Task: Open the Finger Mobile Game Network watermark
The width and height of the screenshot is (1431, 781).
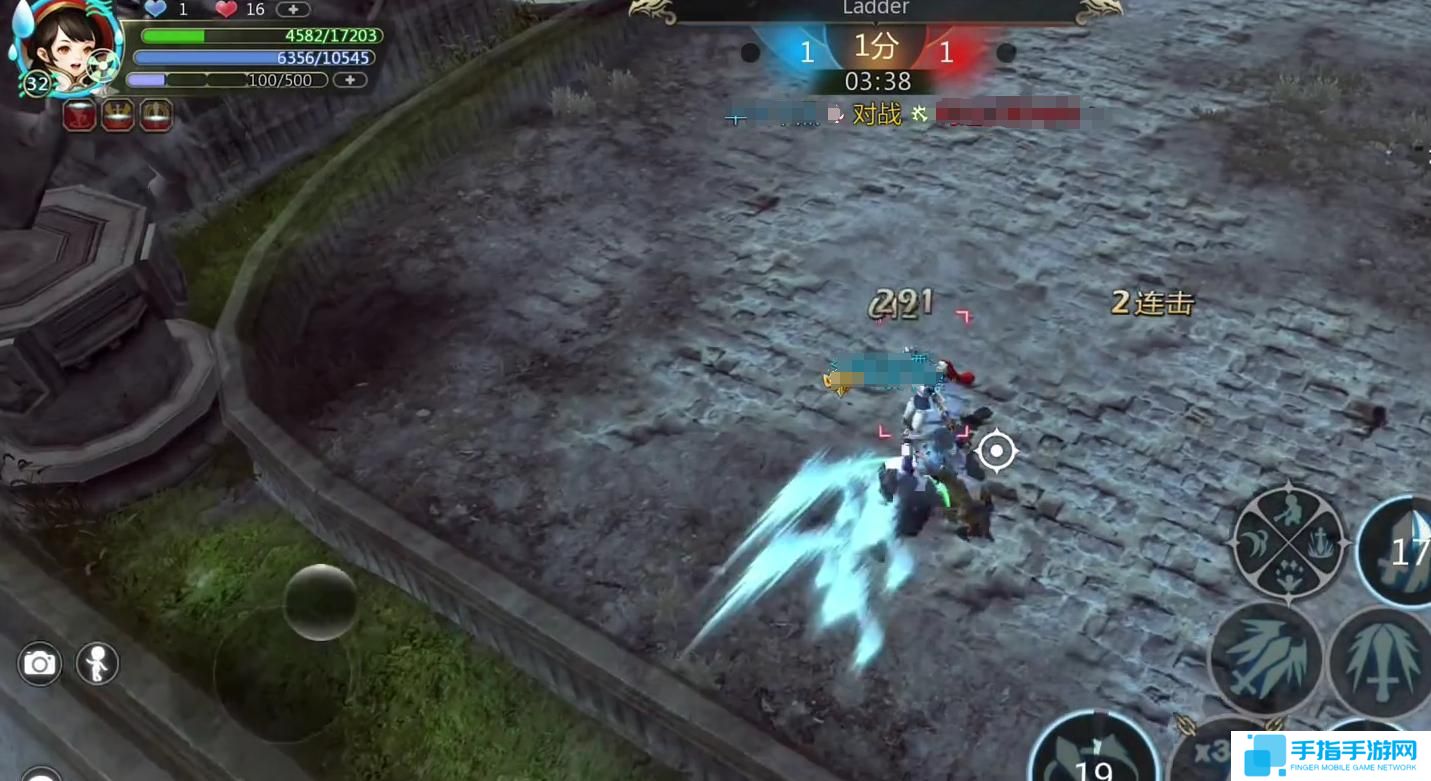Action: coord(1328,755)
